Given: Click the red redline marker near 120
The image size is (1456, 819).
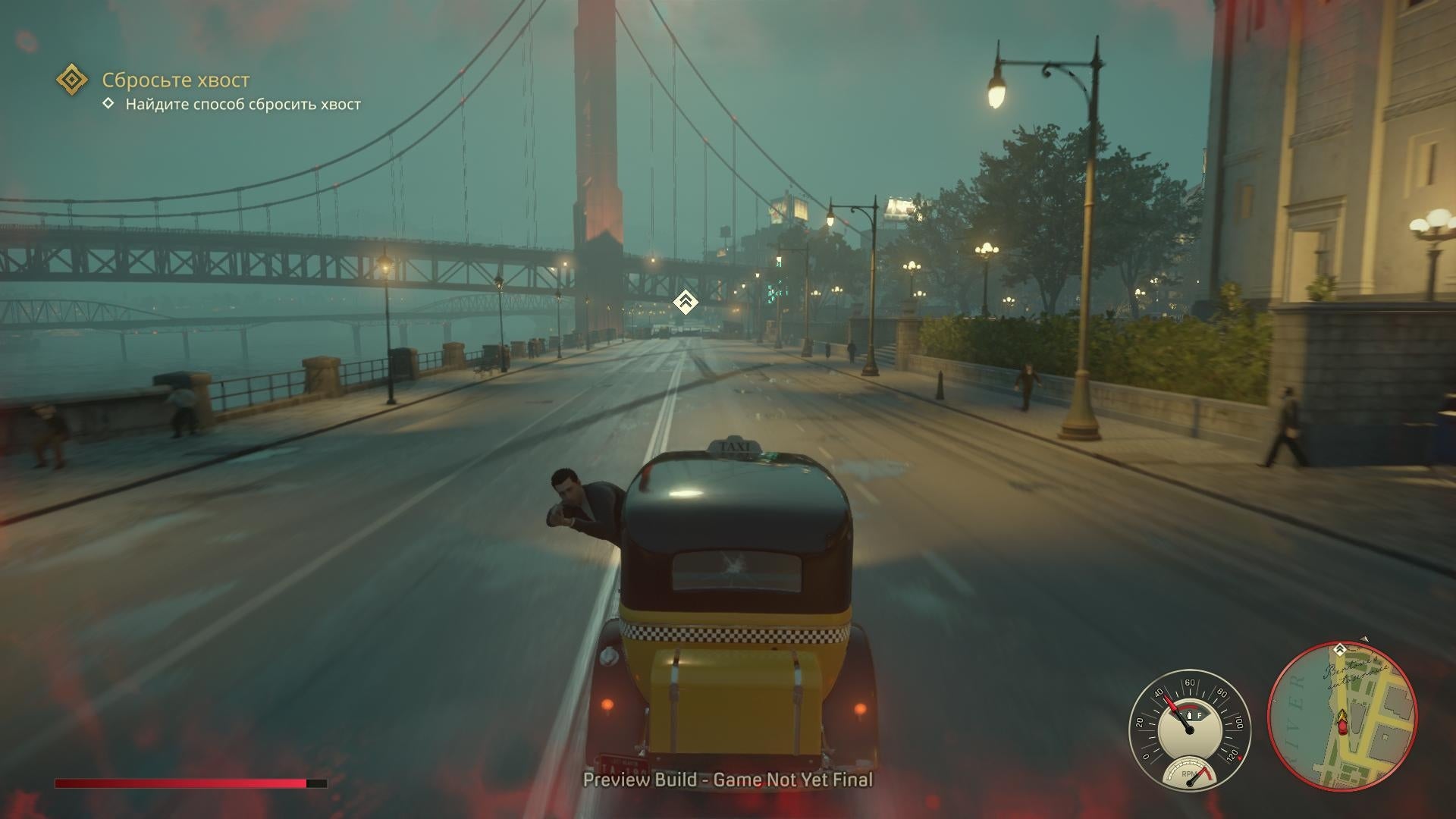Looking at the screenshot, I should click(x=1239, y=758).
